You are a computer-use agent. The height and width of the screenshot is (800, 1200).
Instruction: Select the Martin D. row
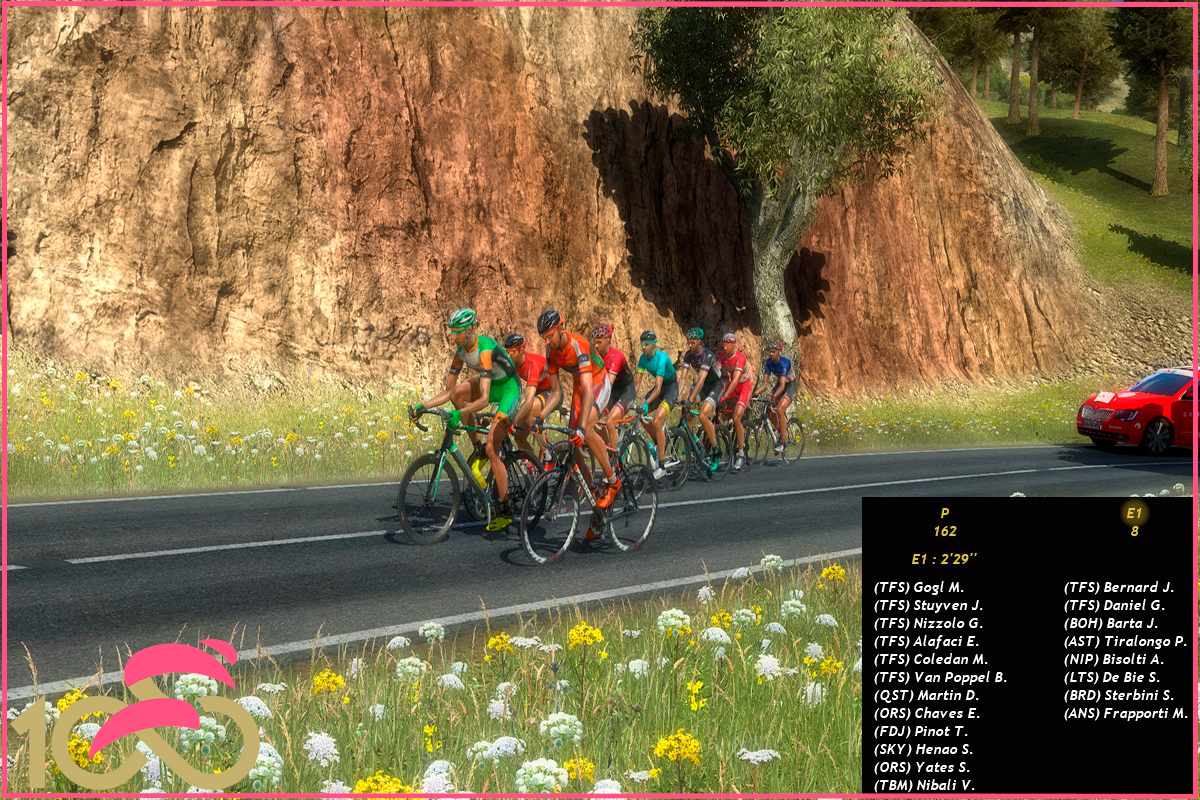coord(926,695)
